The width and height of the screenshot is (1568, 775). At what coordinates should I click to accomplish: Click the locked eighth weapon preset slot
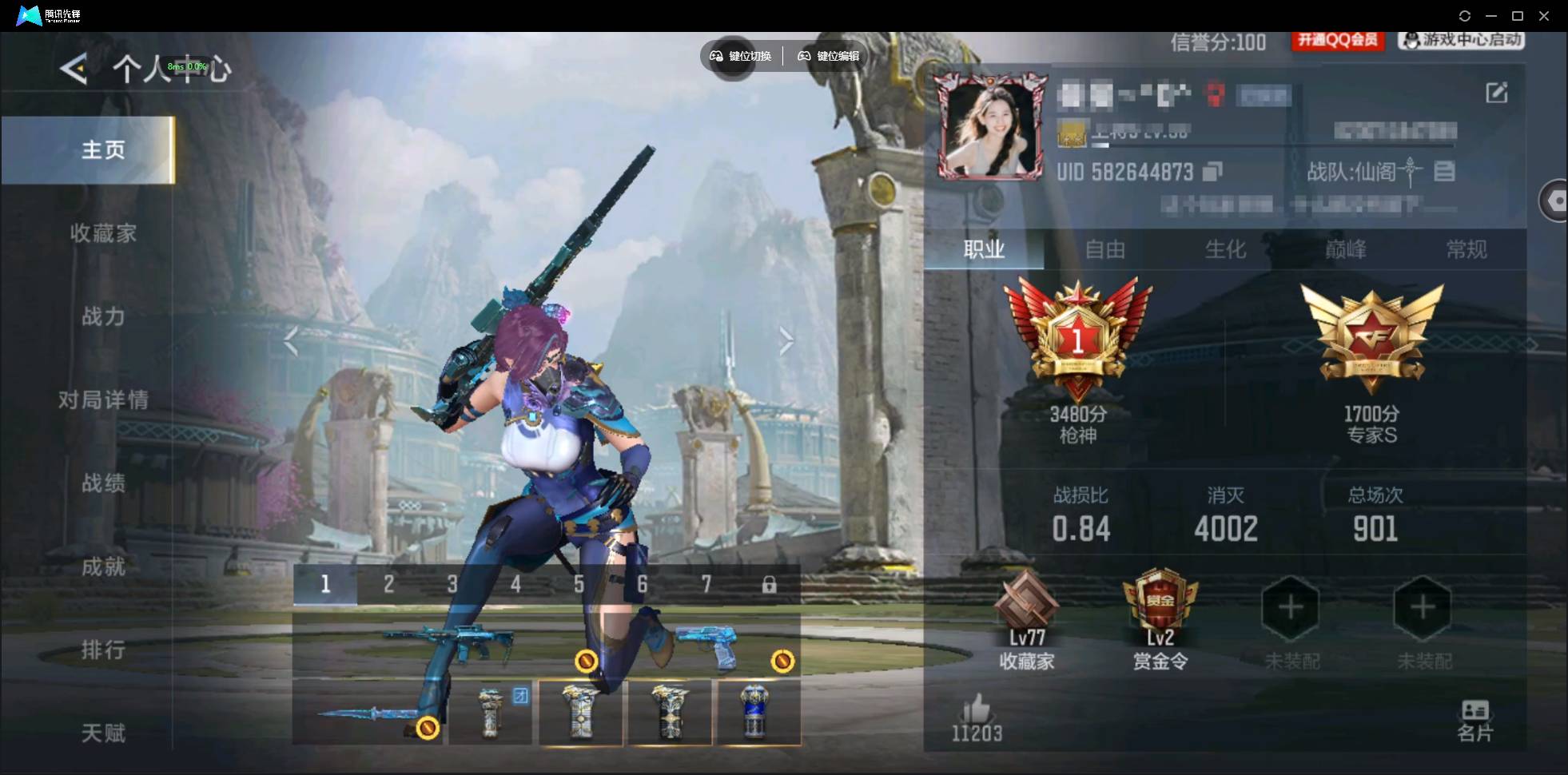(770, 584)
